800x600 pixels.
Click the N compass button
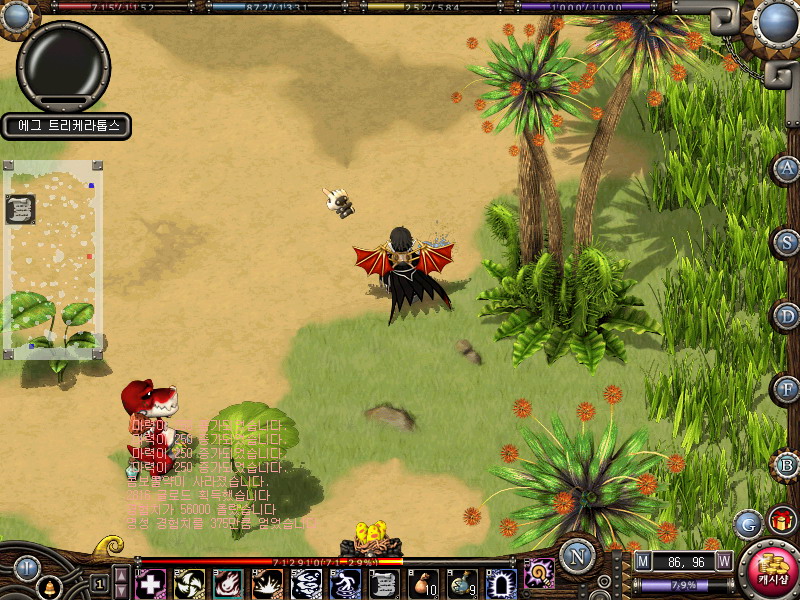[577, 556]
